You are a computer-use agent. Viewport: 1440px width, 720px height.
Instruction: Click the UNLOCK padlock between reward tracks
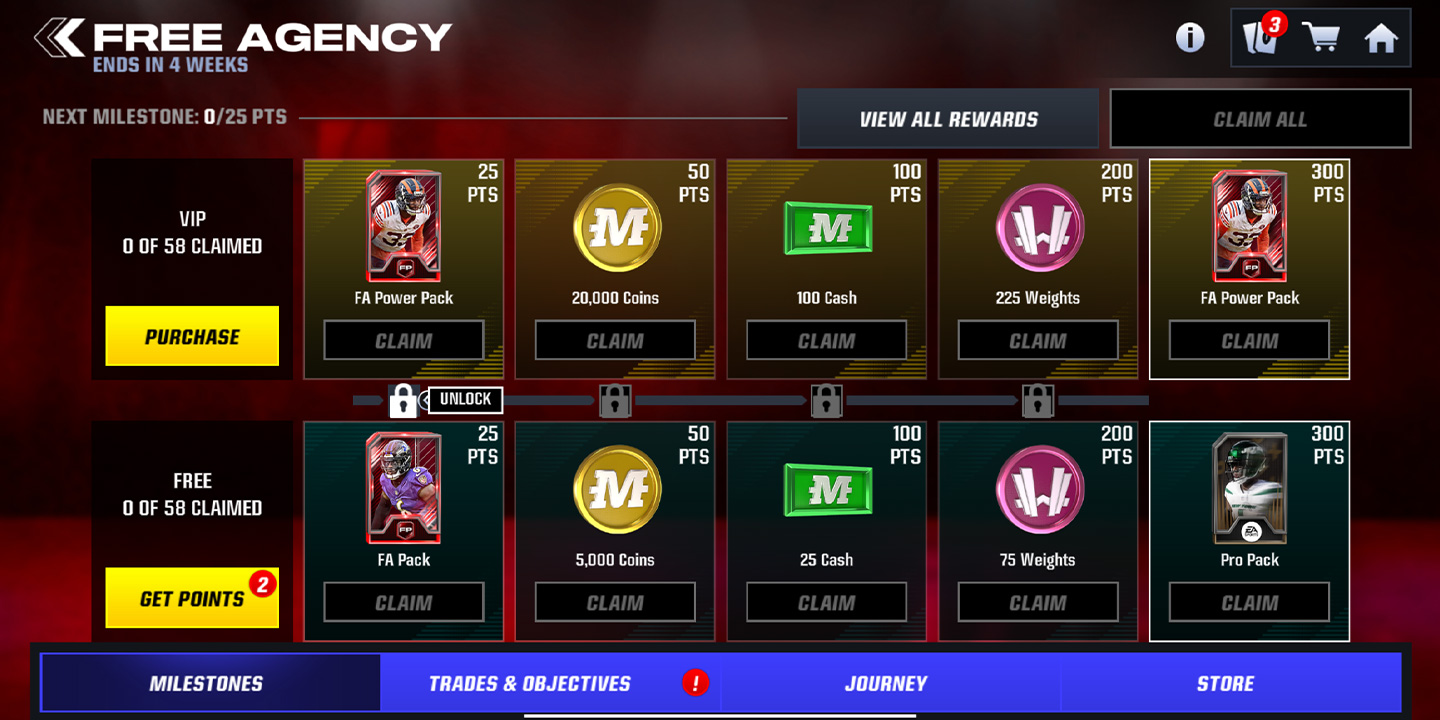tap(404, 400)
